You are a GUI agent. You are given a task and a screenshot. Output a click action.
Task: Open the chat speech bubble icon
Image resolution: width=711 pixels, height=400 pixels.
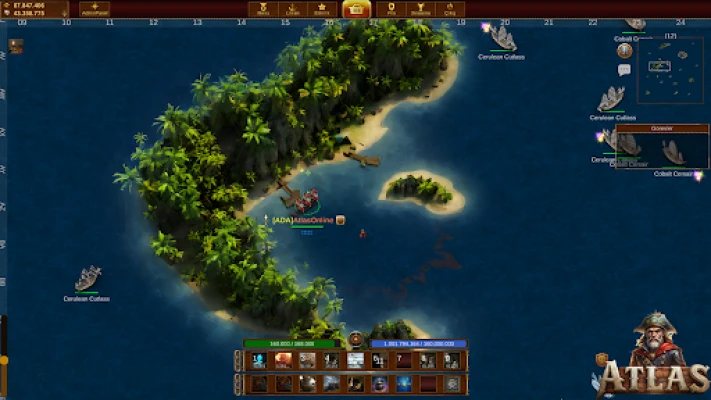624,70
